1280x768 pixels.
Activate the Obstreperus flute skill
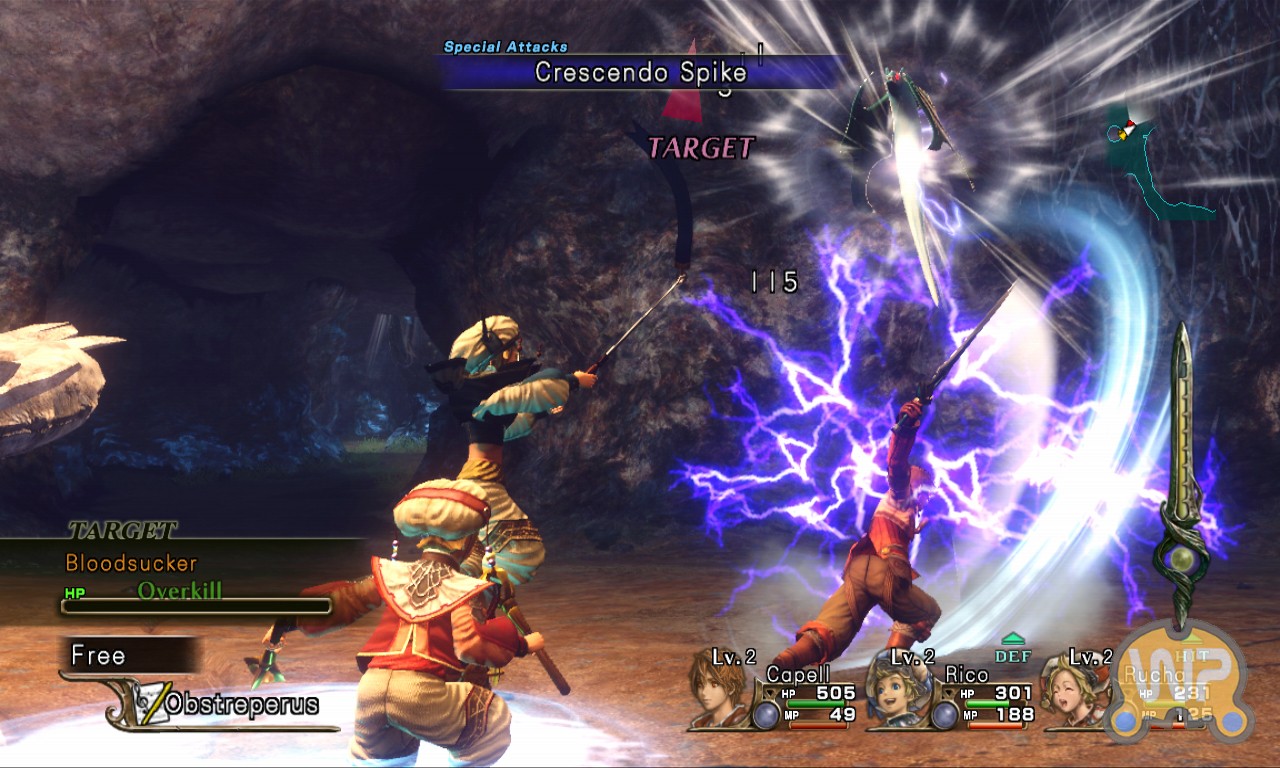click(x=240, y=704)
